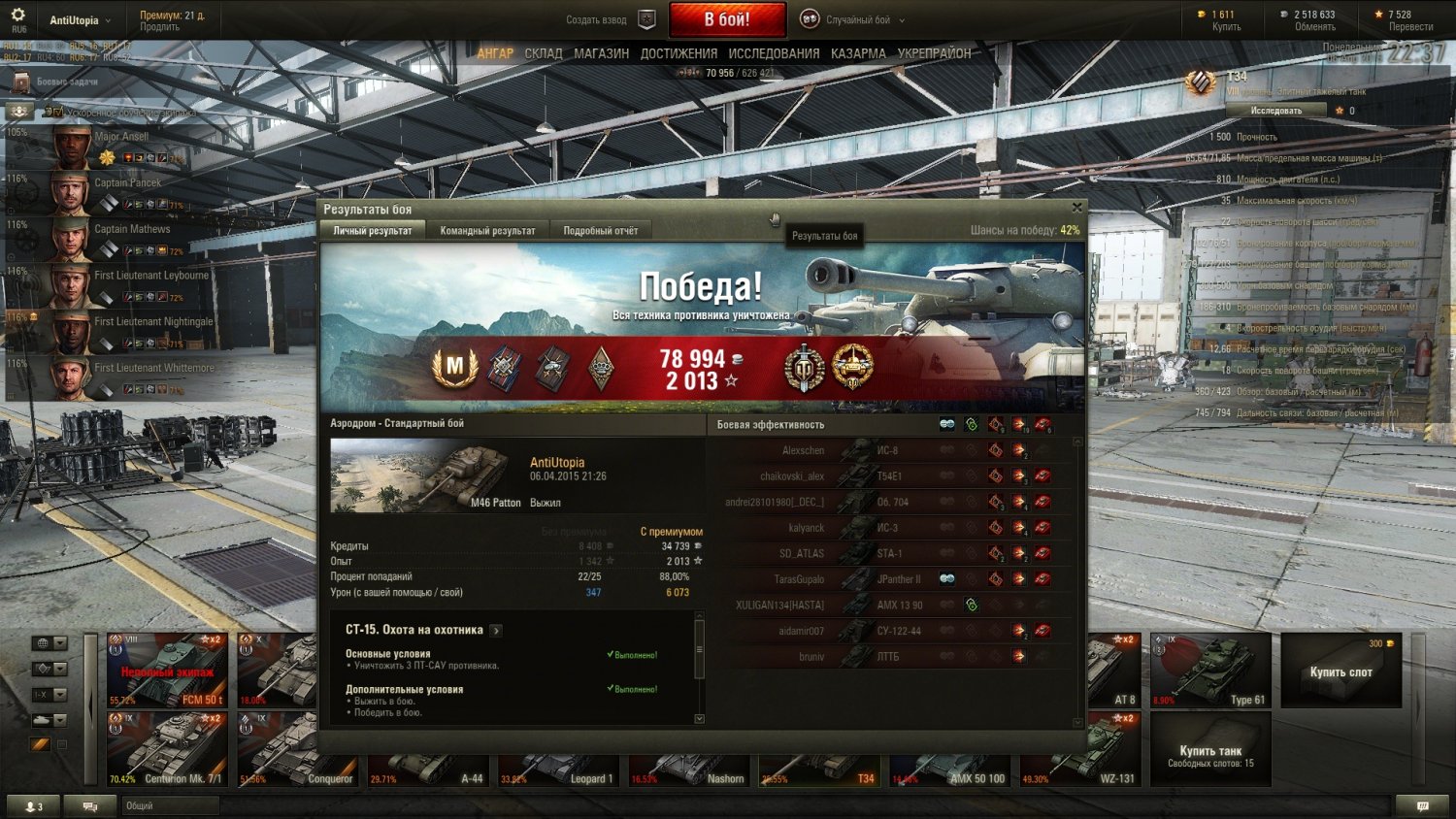Open the МАГАЗИН menu
Screen dimensions: 1456x819
pyautogui.click(x=601, y=54)
